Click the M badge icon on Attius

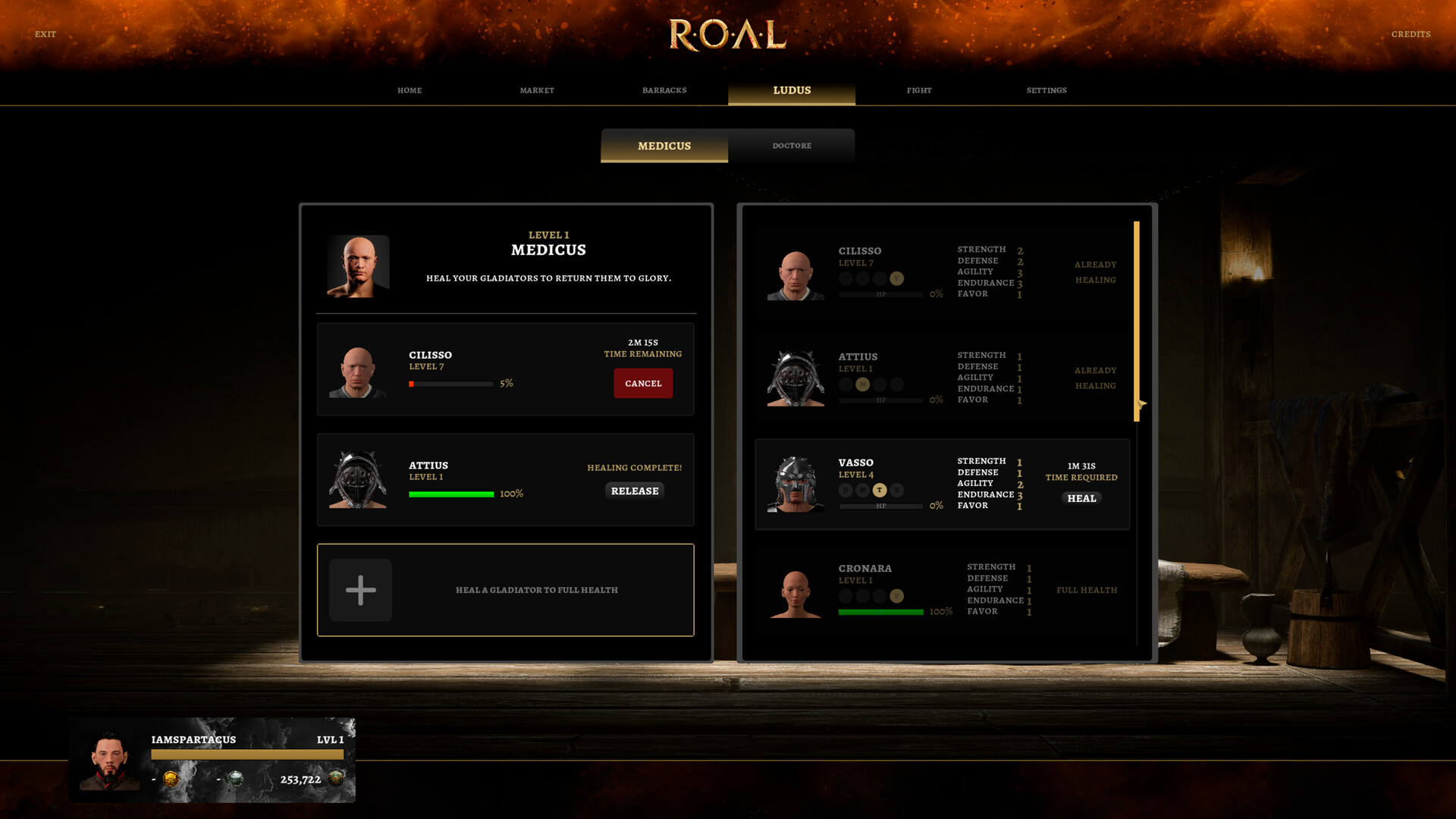[x=862, y=385]
